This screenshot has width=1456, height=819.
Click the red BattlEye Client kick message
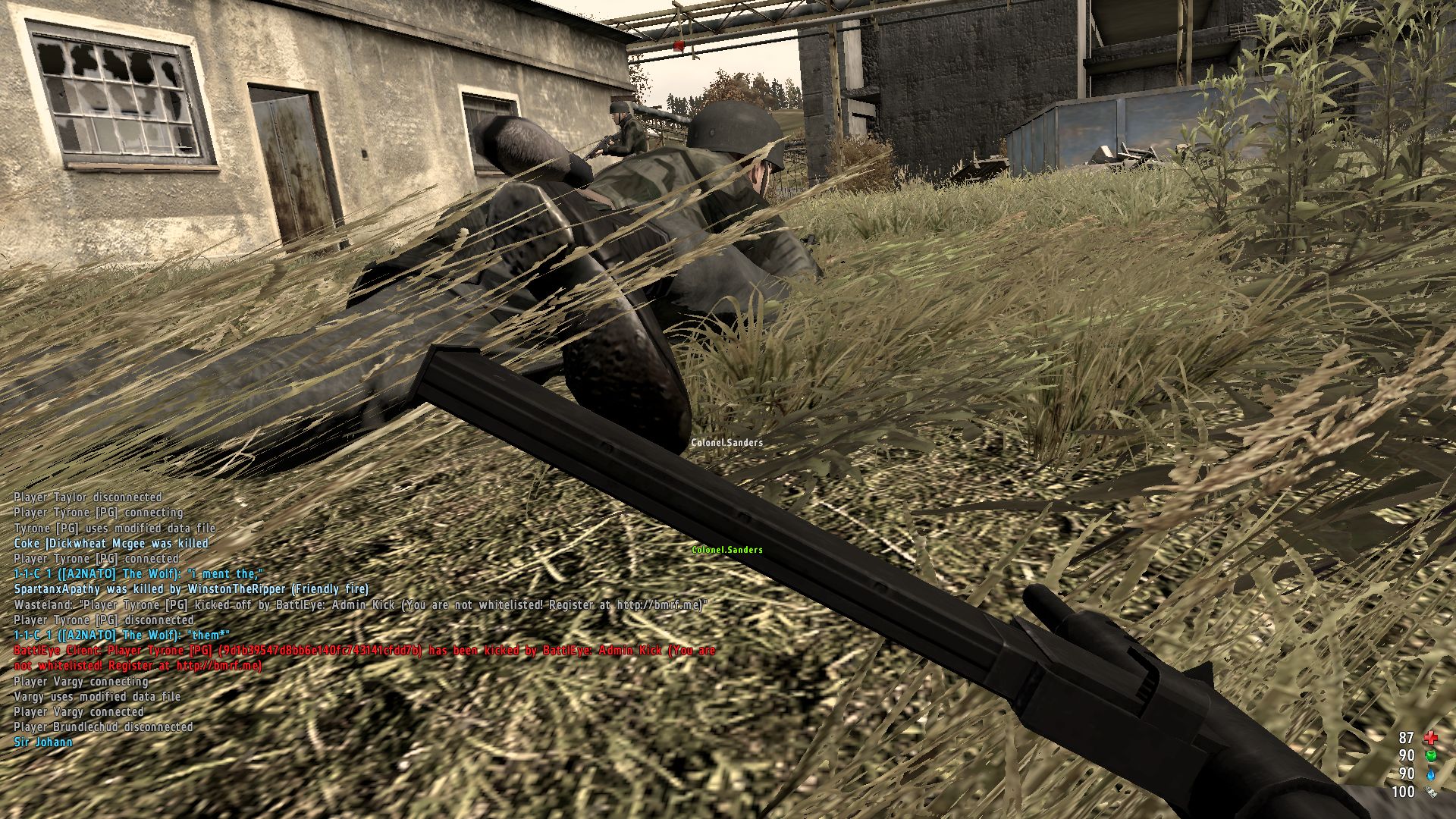click(x=364, y=651)
